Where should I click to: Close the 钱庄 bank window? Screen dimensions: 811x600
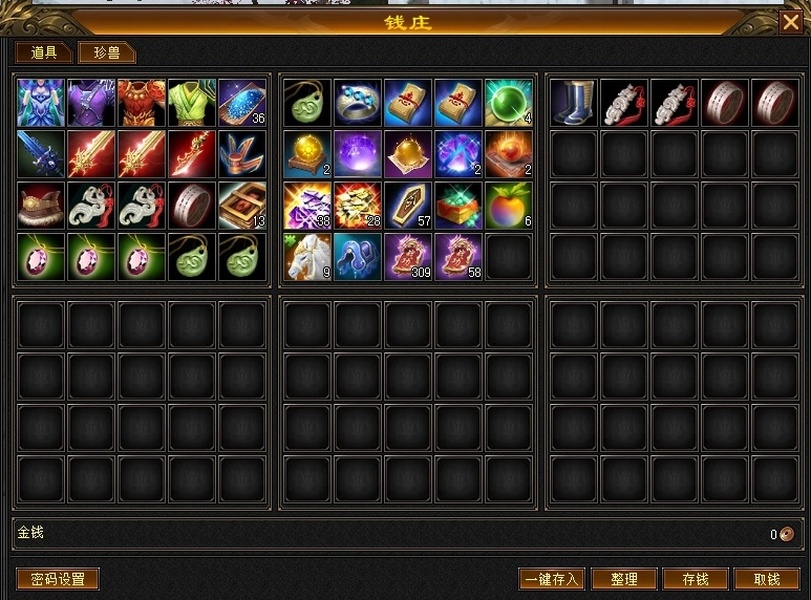coord(791,21)
